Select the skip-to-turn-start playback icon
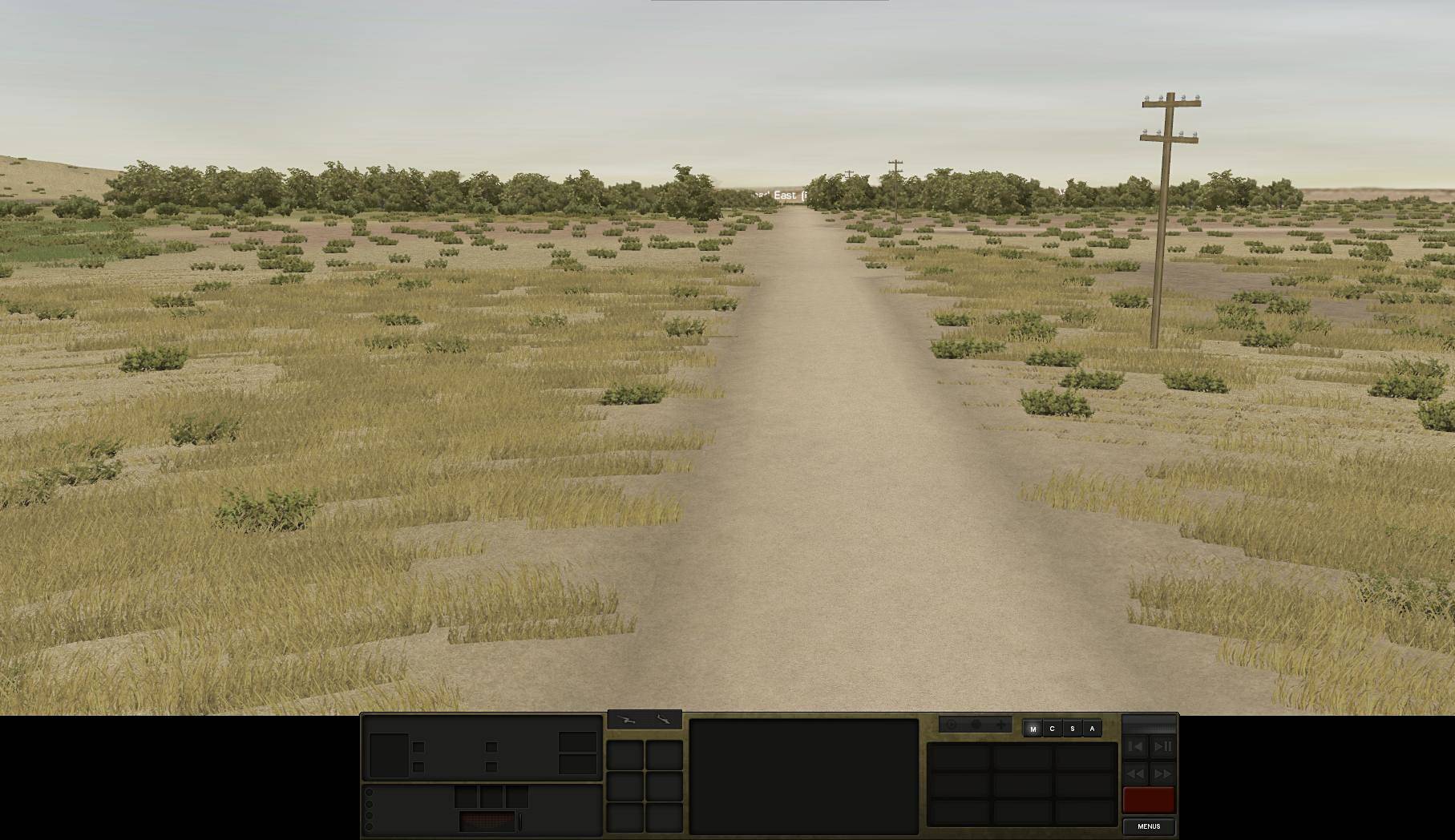This screenshot has height=840, width=1455. point(1135,746)
